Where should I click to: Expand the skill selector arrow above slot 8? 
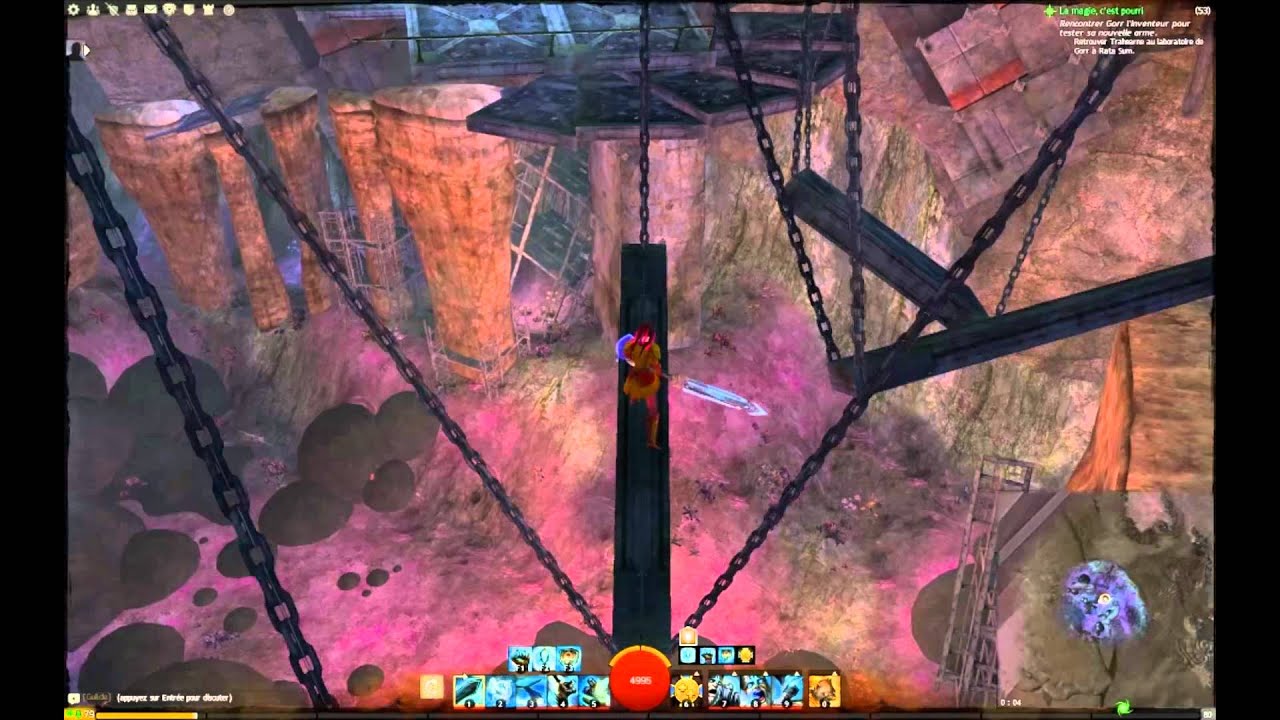click(x=764, y=674)
